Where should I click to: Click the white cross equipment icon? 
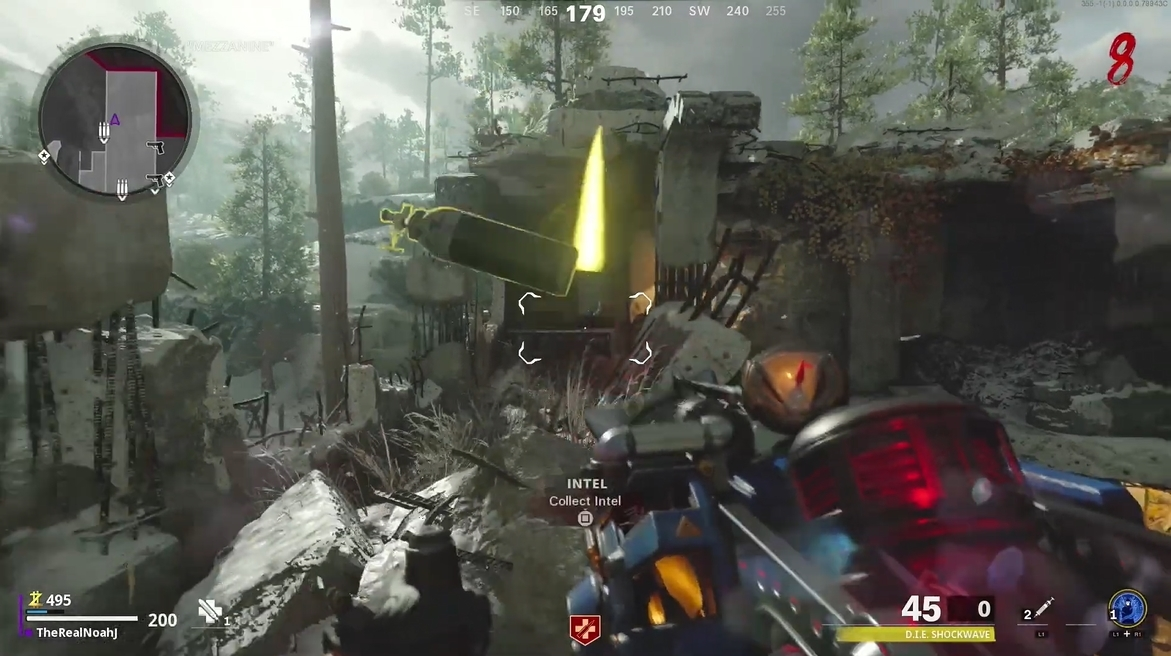(x=210, y=611)
